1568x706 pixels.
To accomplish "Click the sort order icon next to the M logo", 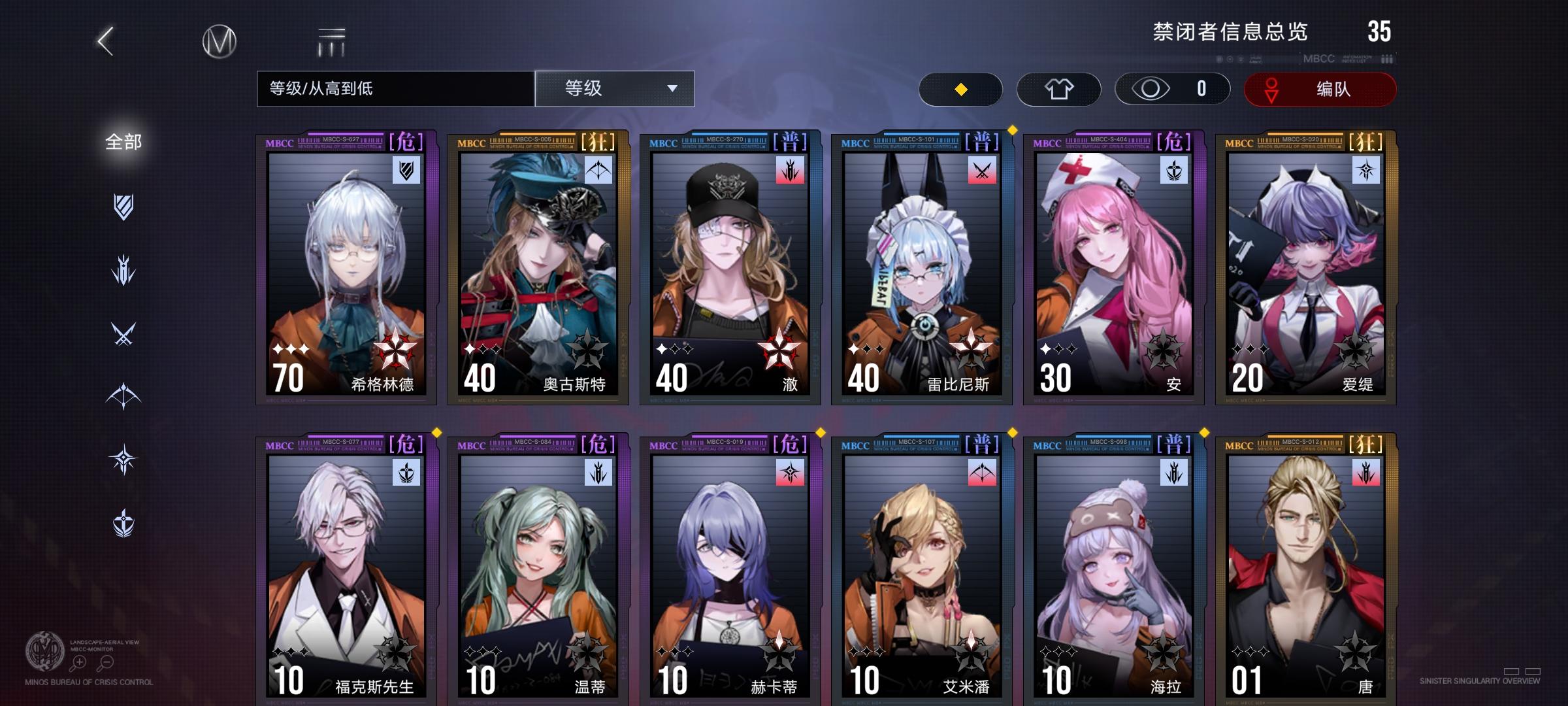I will (332, 41).
